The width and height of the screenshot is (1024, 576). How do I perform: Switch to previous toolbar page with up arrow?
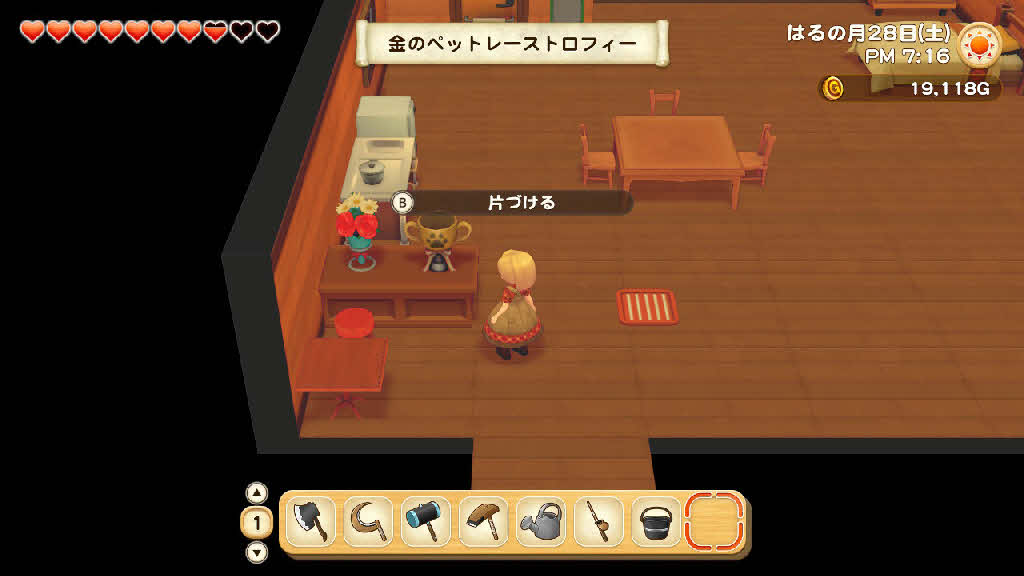coord(257,493)
